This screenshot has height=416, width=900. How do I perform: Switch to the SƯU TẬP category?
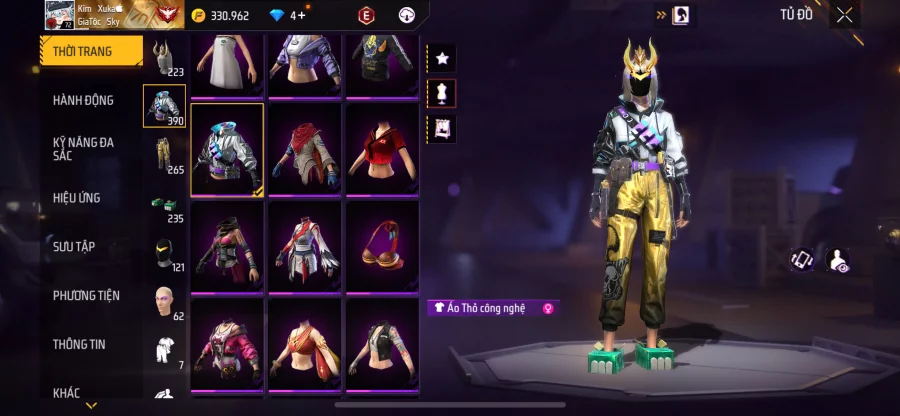pyautogui.click(x=75, y=246)
